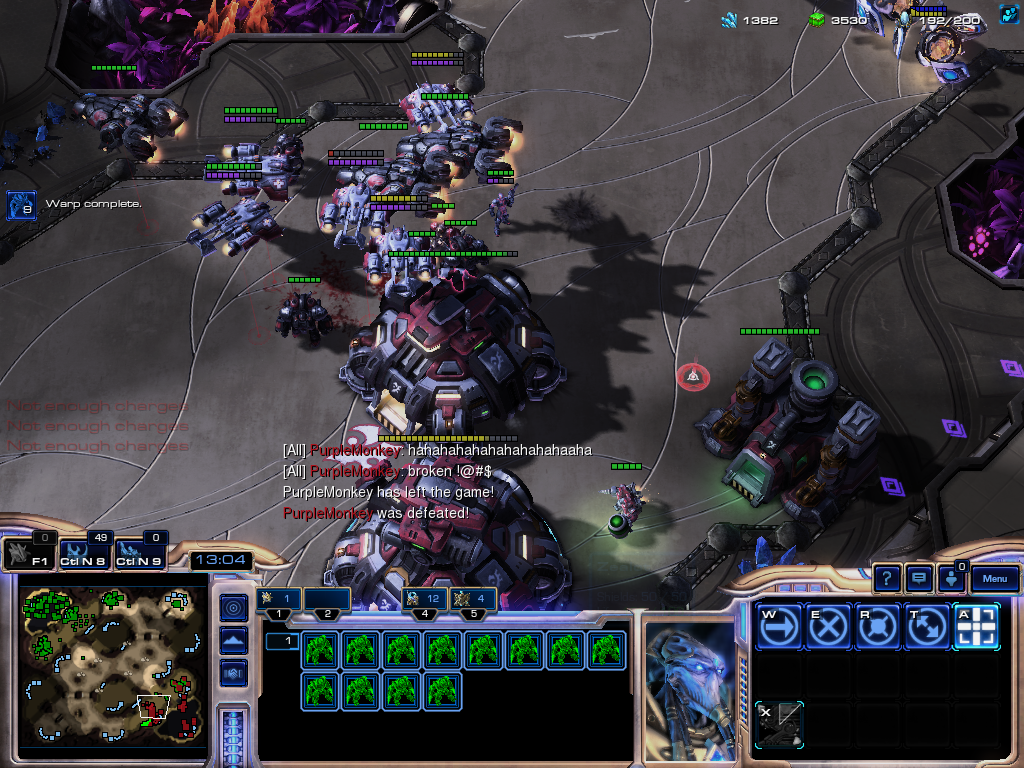Click the Warp complete alert icon
This screenshot has height=768, width=1024.
pos(22,205)
